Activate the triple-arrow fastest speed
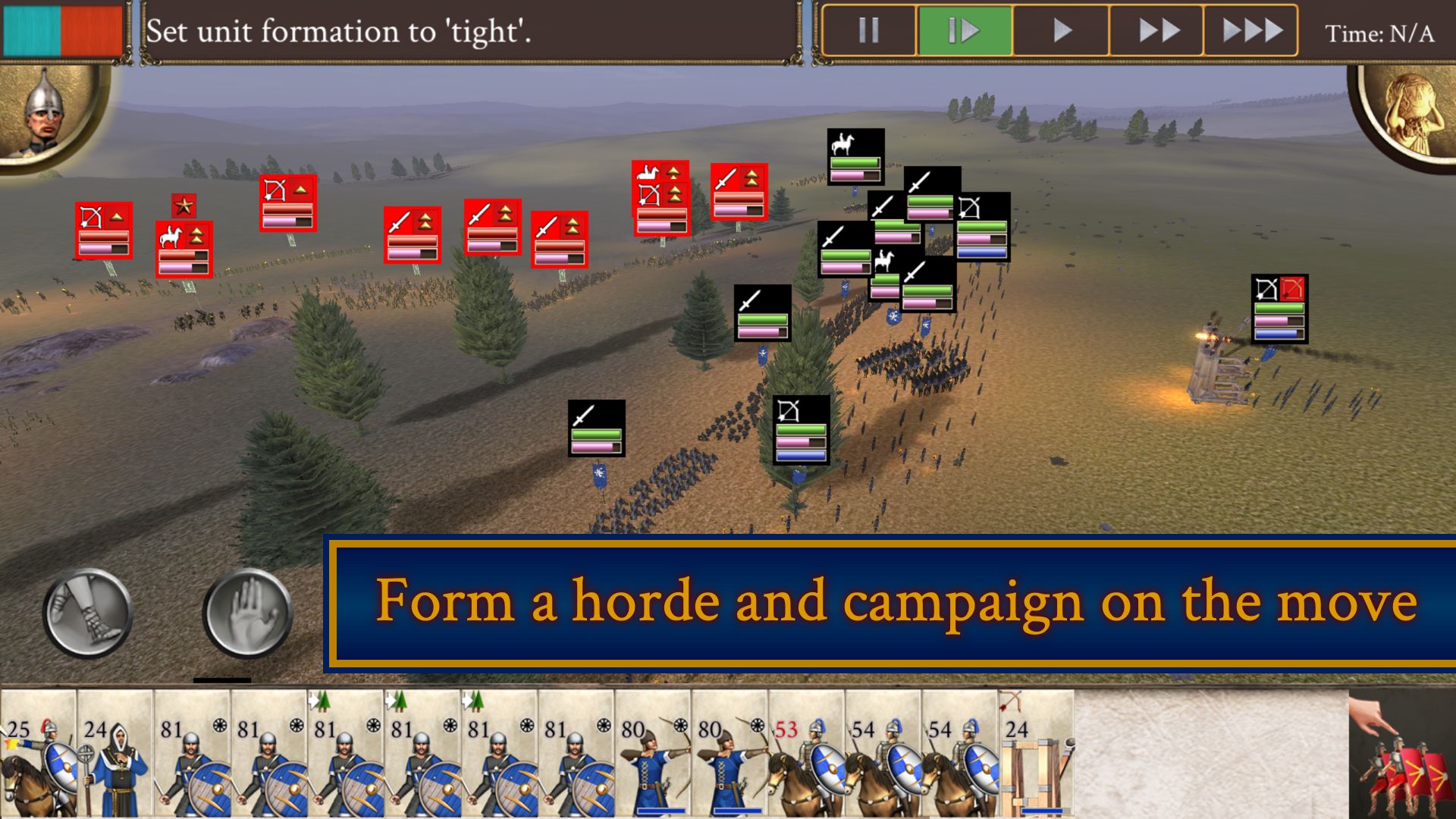The width and height of the screenshot is (1456, 819). [1252, 32]
